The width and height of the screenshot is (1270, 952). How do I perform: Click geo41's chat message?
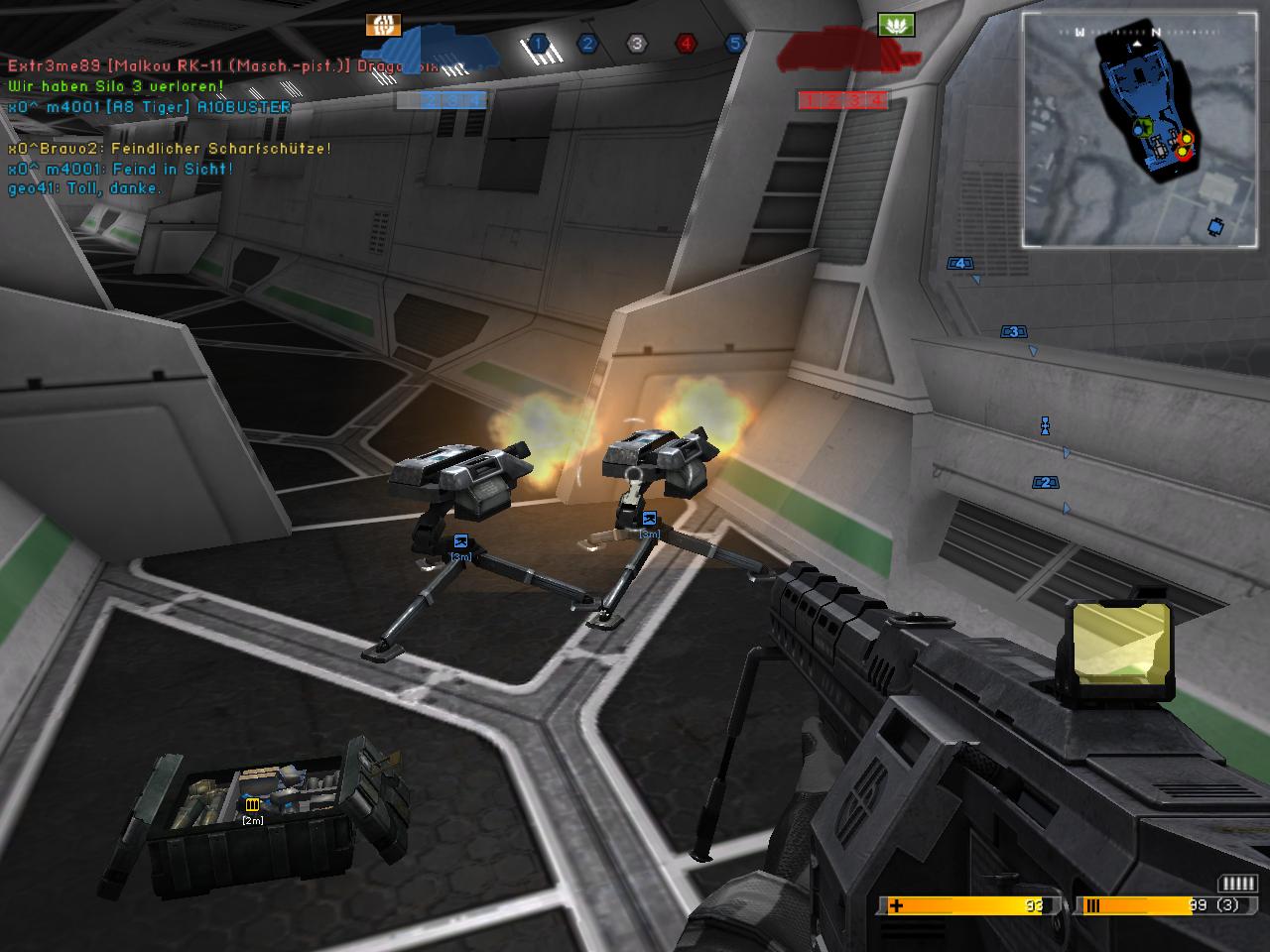(83, 188)
